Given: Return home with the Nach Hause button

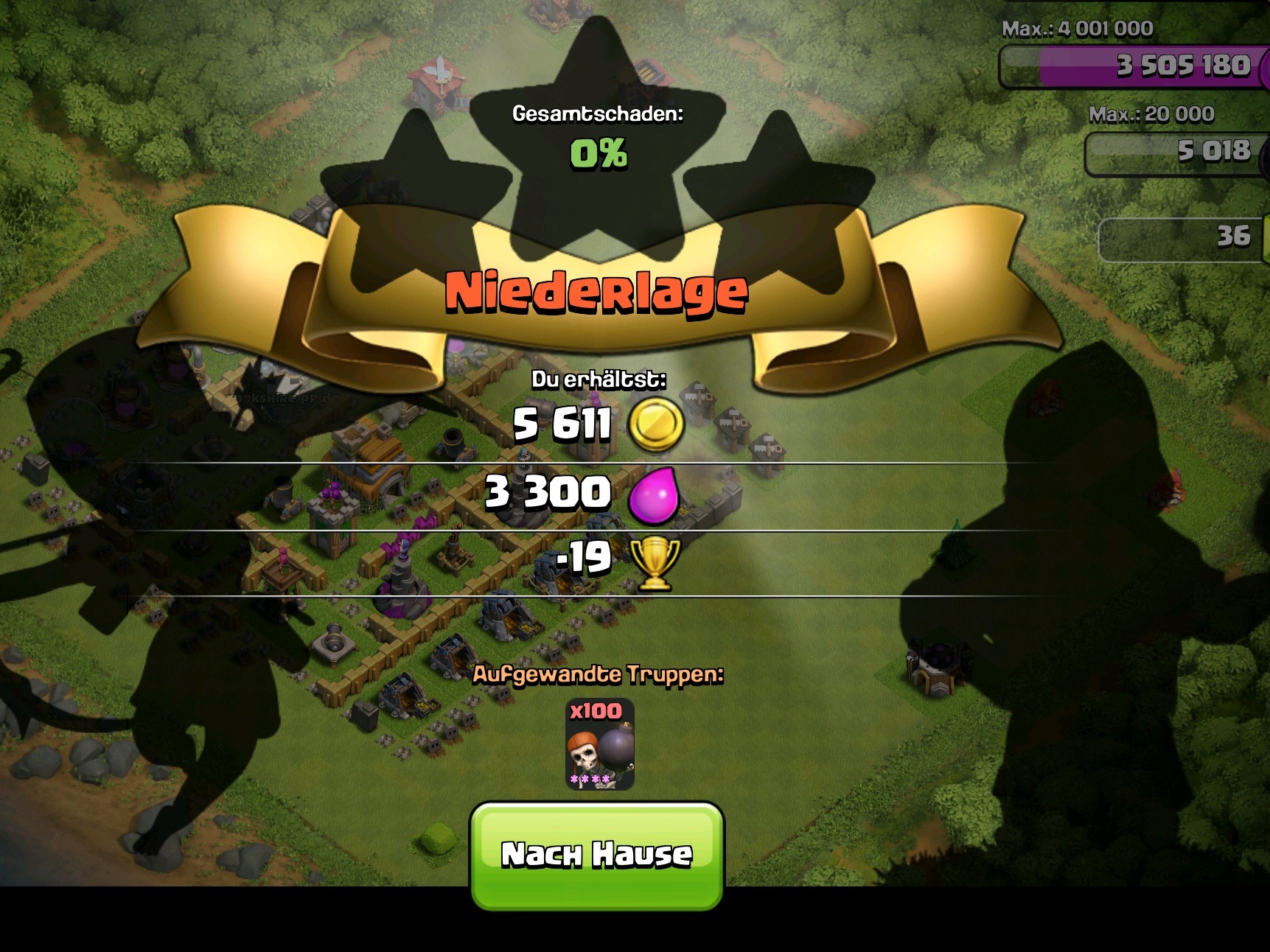Looking at the screenshot, I should coord(597,855).
